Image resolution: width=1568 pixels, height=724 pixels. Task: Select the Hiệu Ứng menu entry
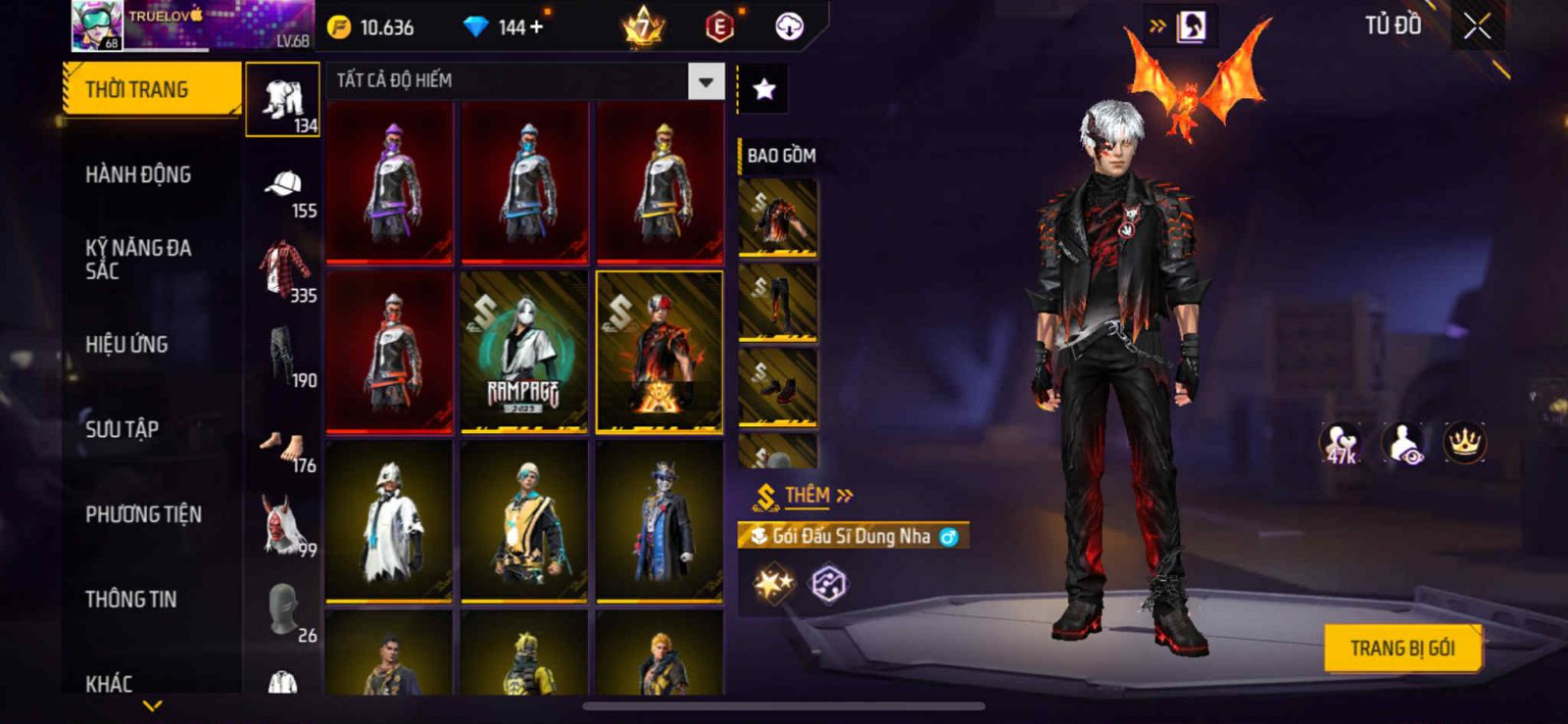pyautogui.click(x=126, y=344)
